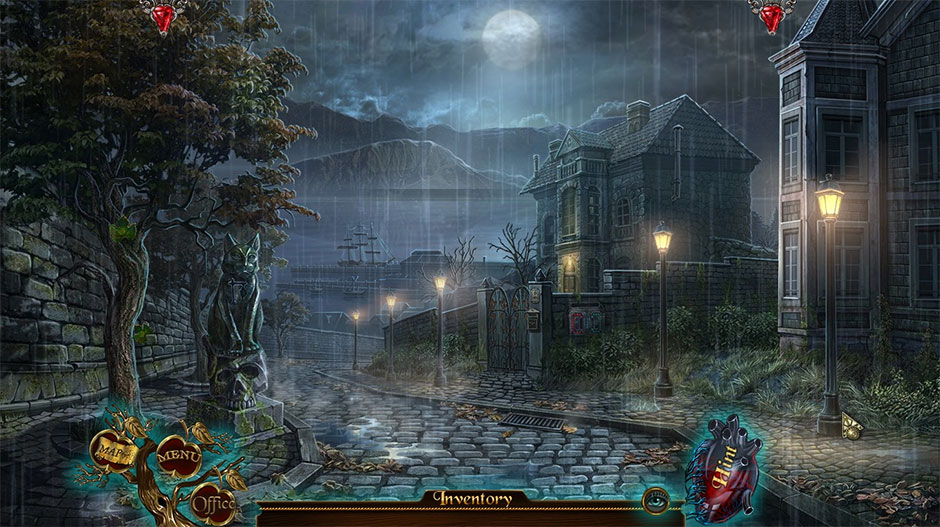Expand the Inventory bar label
The image size is (940, 527).
click(472, 498)
